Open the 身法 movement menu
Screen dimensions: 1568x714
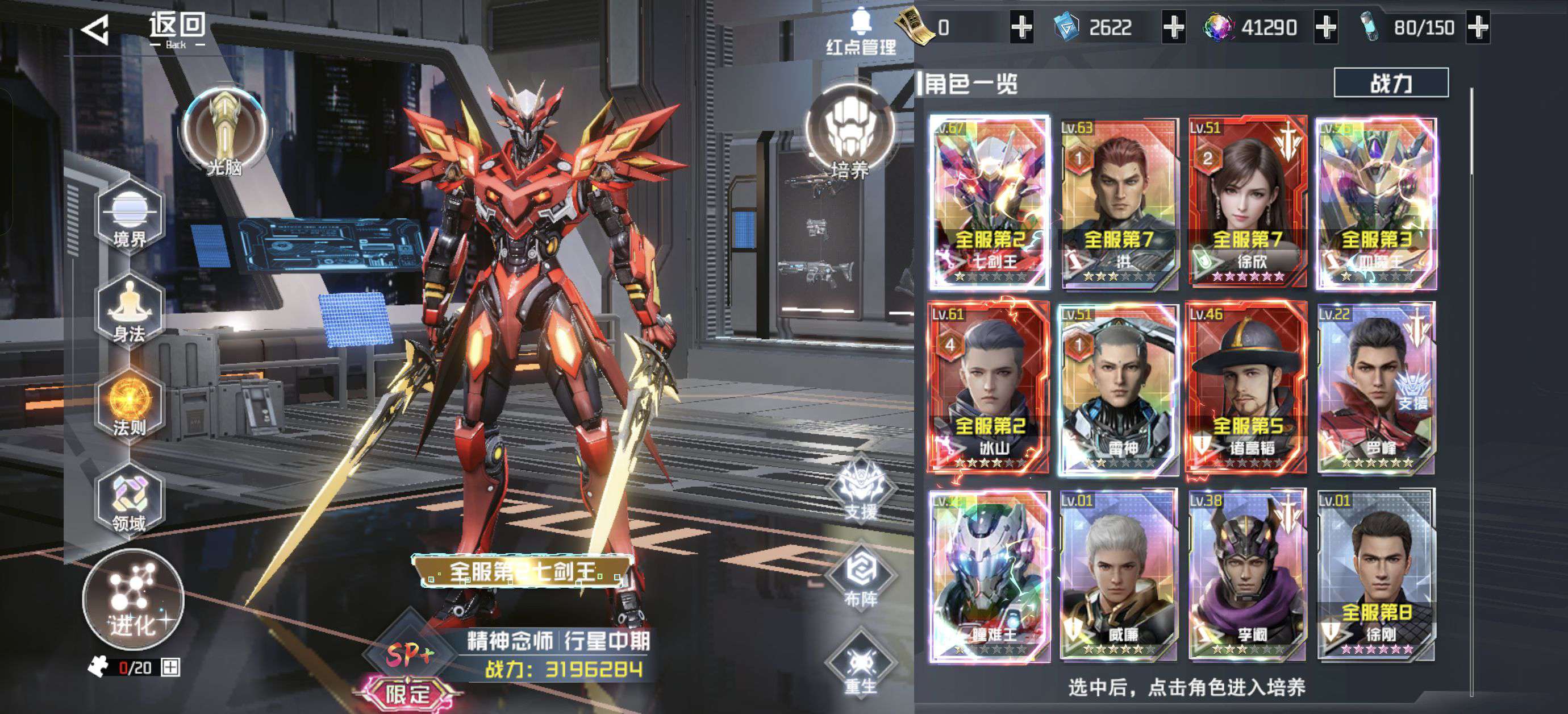(130, 311)
